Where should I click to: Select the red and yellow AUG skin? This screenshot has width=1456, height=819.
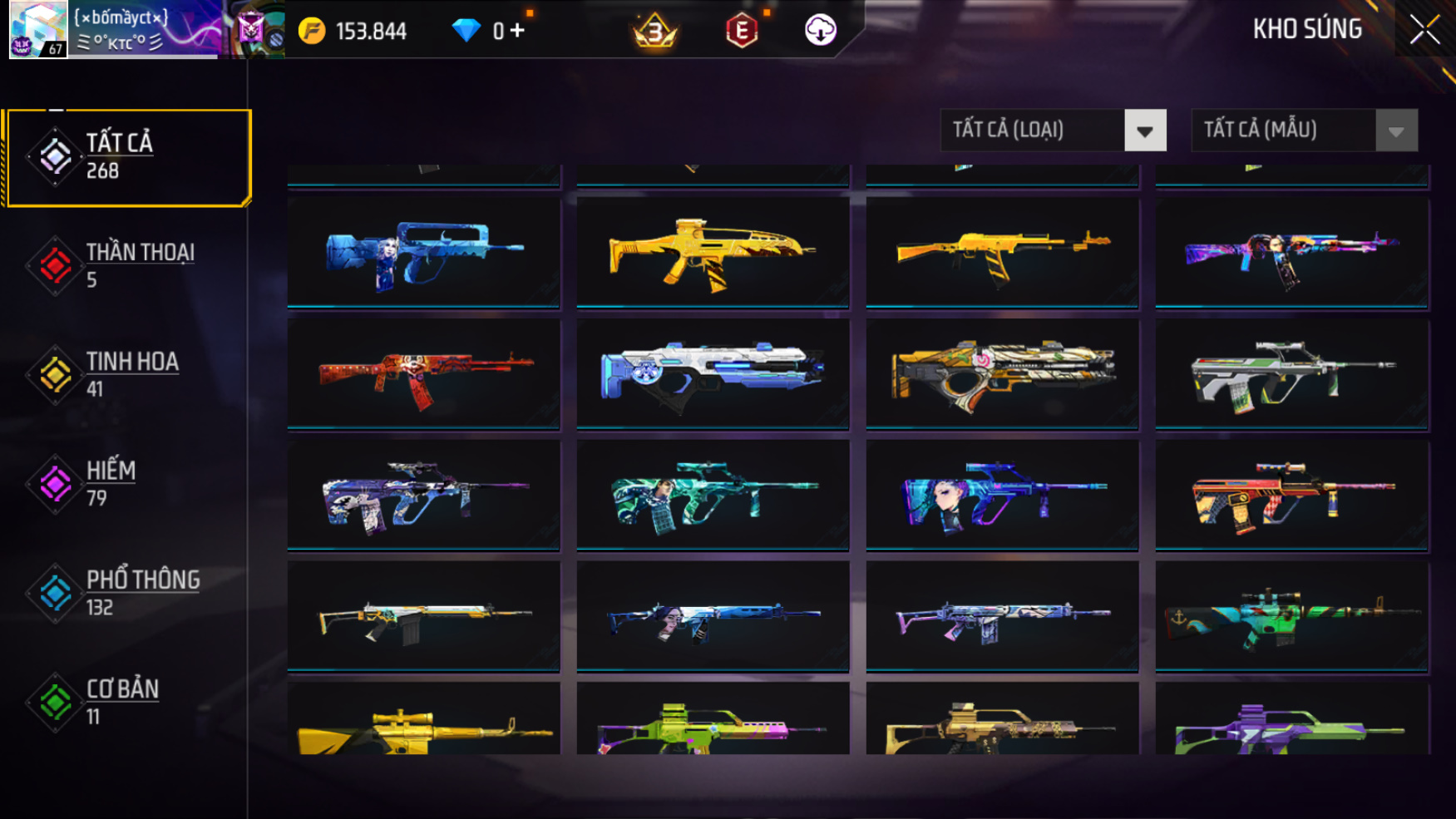1291,495
